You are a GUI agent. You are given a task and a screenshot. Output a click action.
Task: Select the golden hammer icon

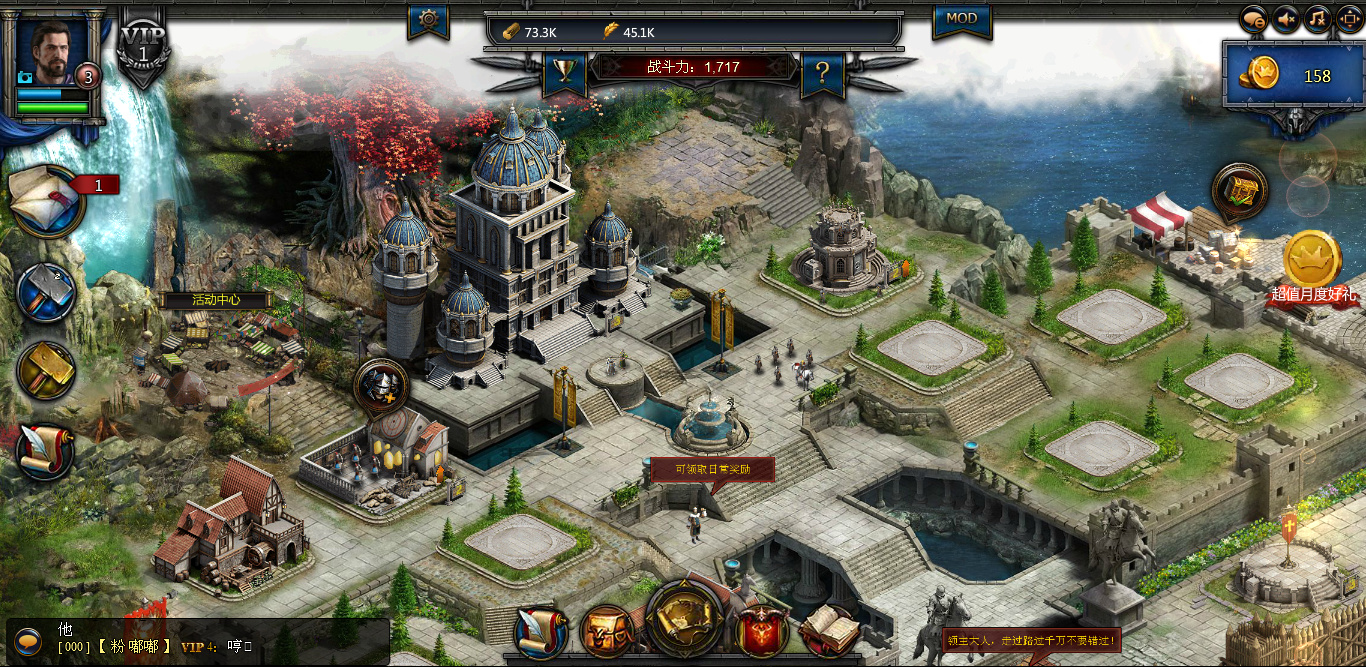pyautogui.click(x=46, y=371)
